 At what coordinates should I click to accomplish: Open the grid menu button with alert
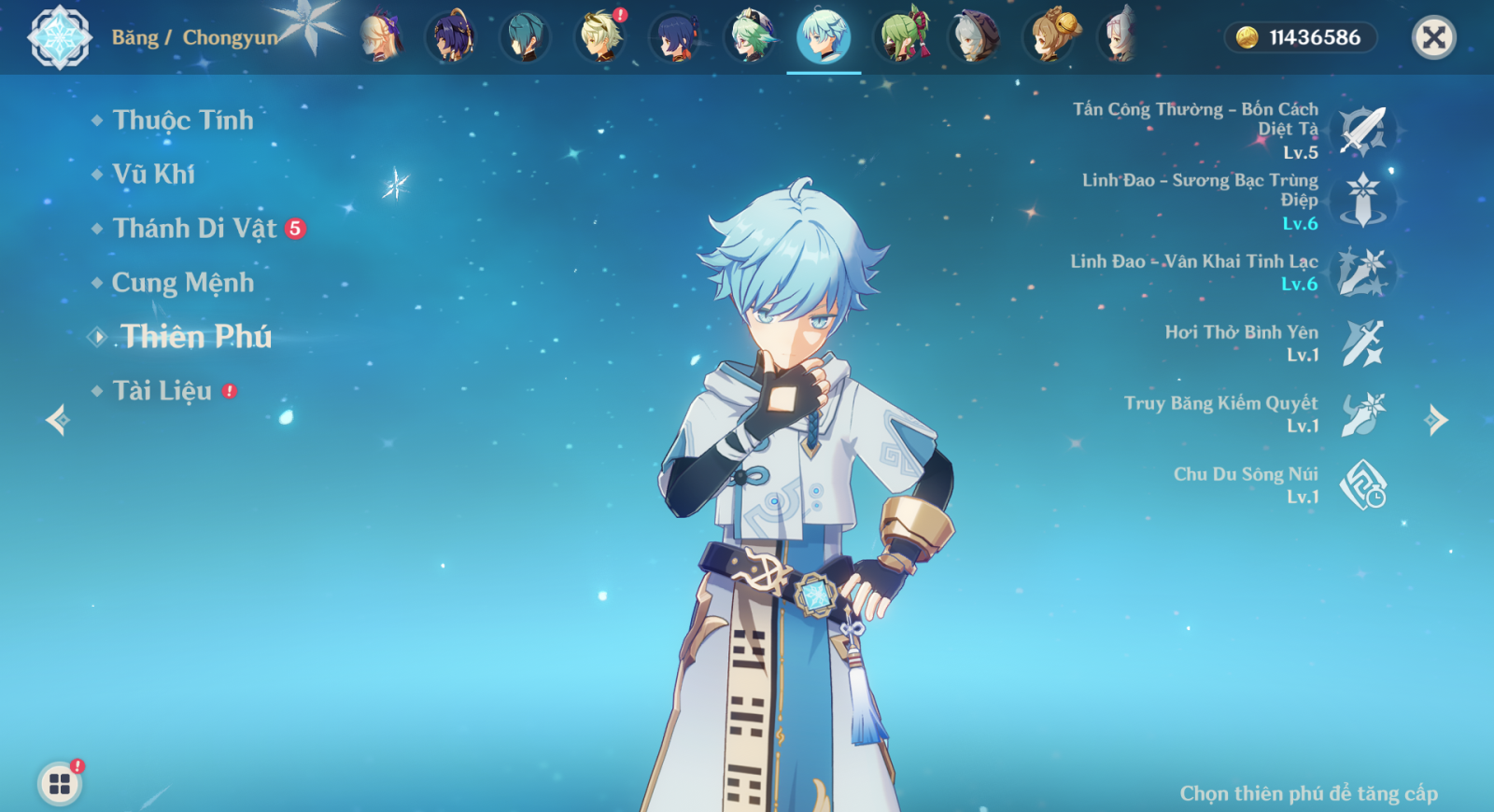(x=60, y=783)
